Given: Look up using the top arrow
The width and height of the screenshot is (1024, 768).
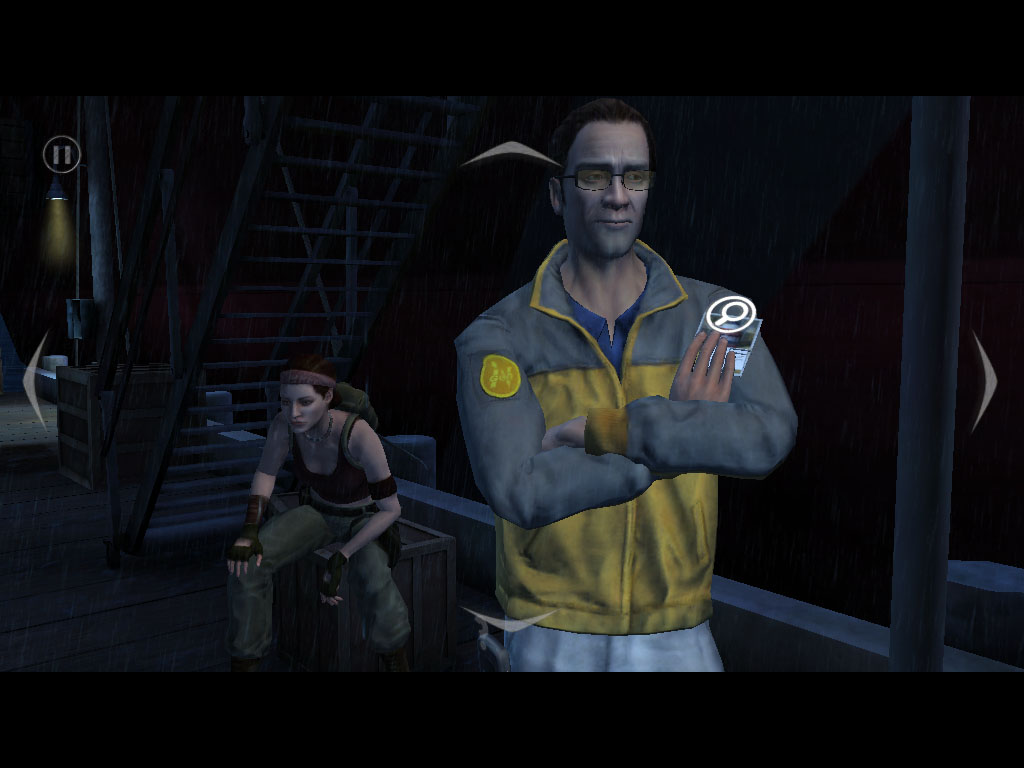Looking at the screenshot, I should (510, 153).
